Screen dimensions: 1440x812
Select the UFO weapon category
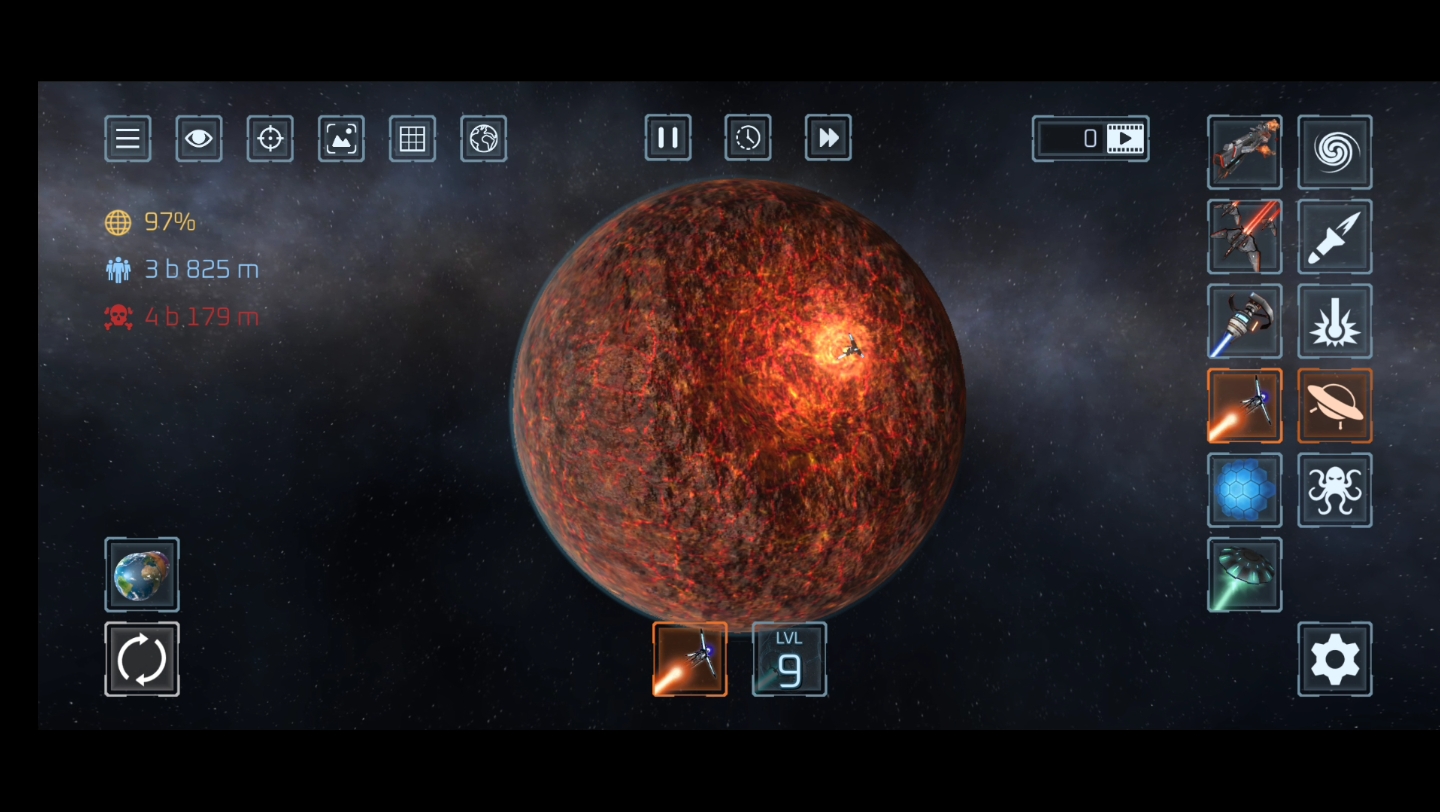[x=1335, y=405]
